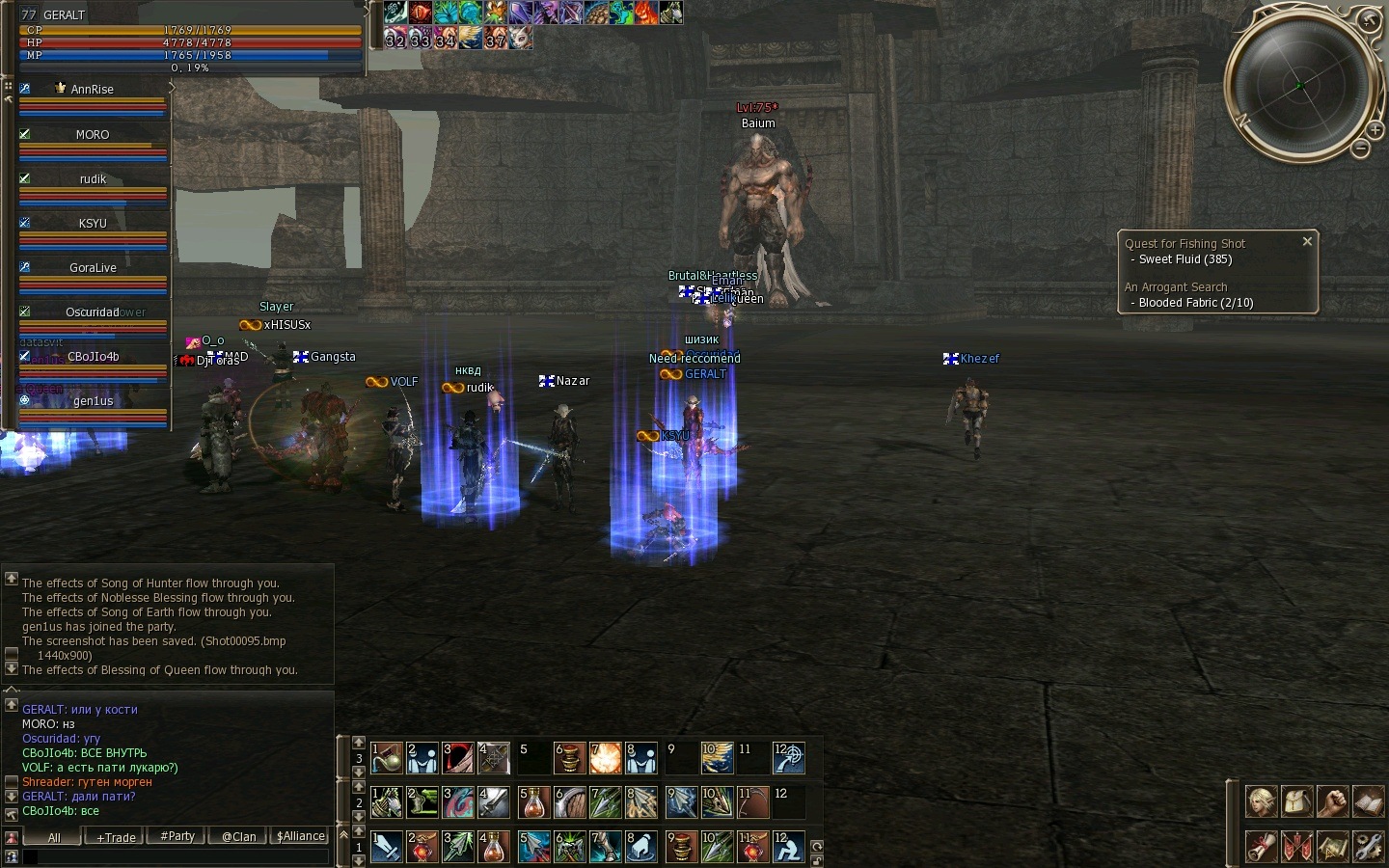Select the @Clan chat tab
This screenshot has width=1389, height=868.
pos(239,836)
